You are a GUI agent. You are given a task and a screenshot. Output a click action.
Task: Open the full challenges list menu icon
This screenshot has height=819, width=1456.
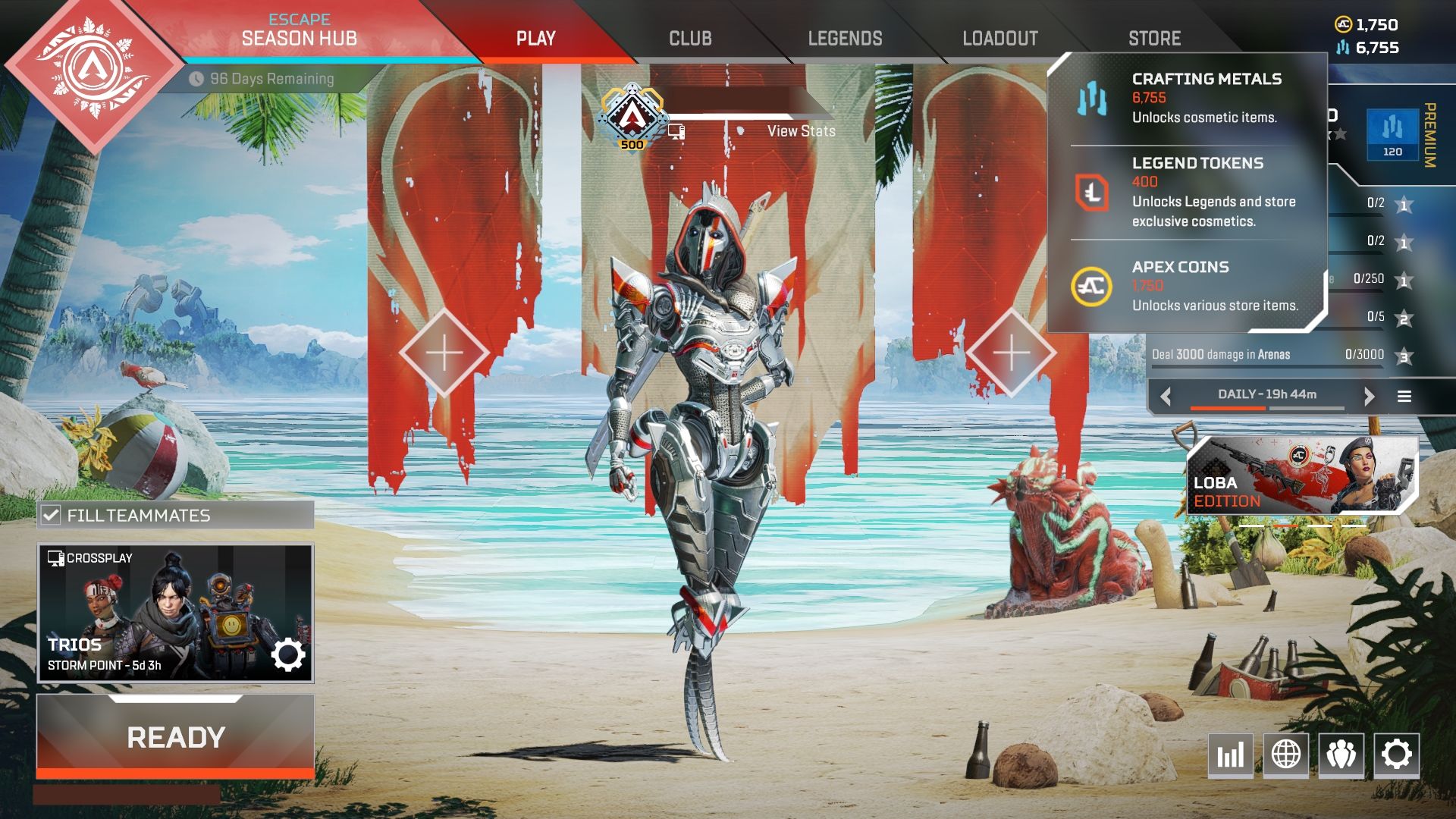1404,396
